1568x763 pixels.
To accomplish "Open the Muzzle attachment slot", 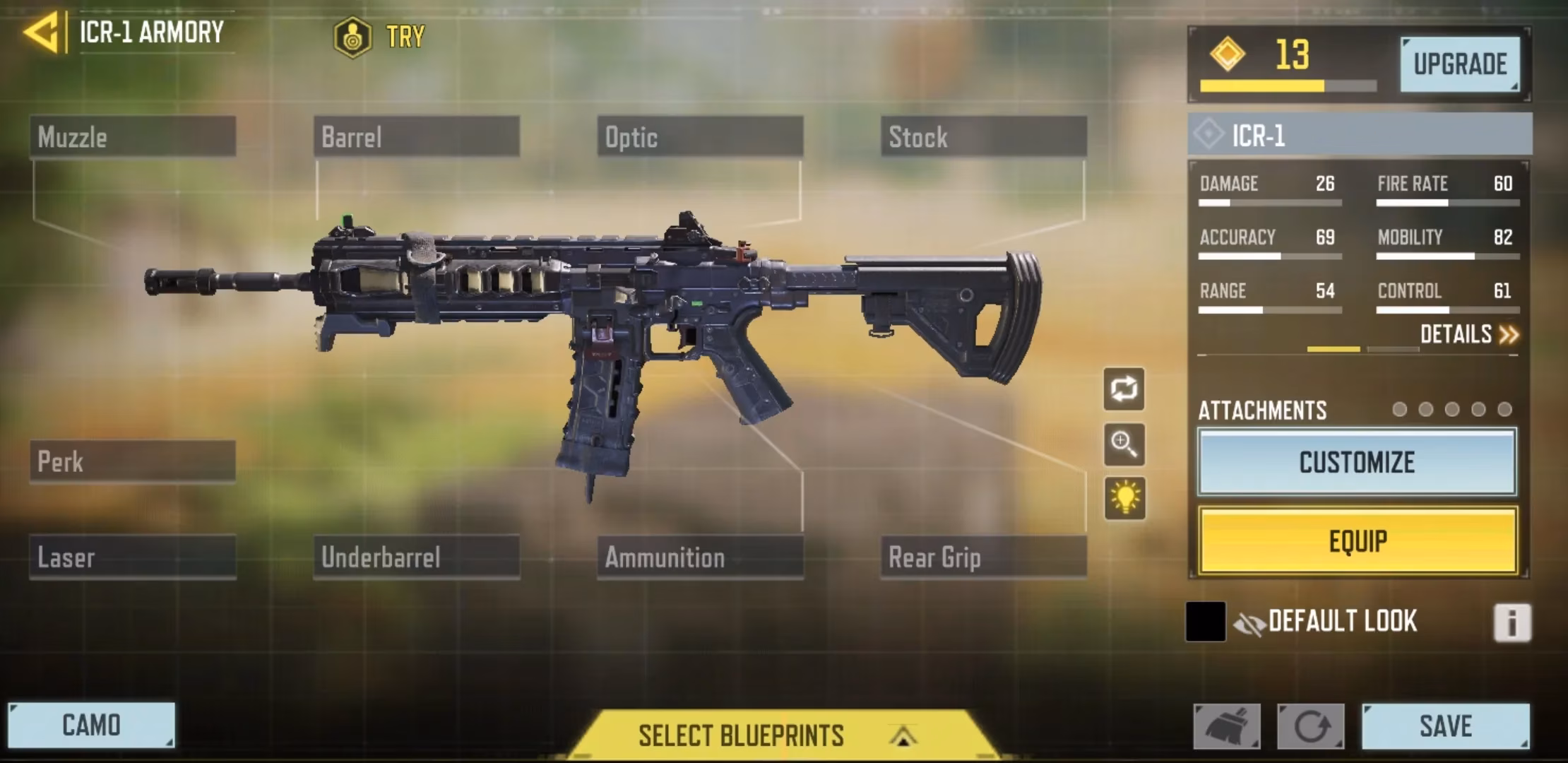I will 133,137.
